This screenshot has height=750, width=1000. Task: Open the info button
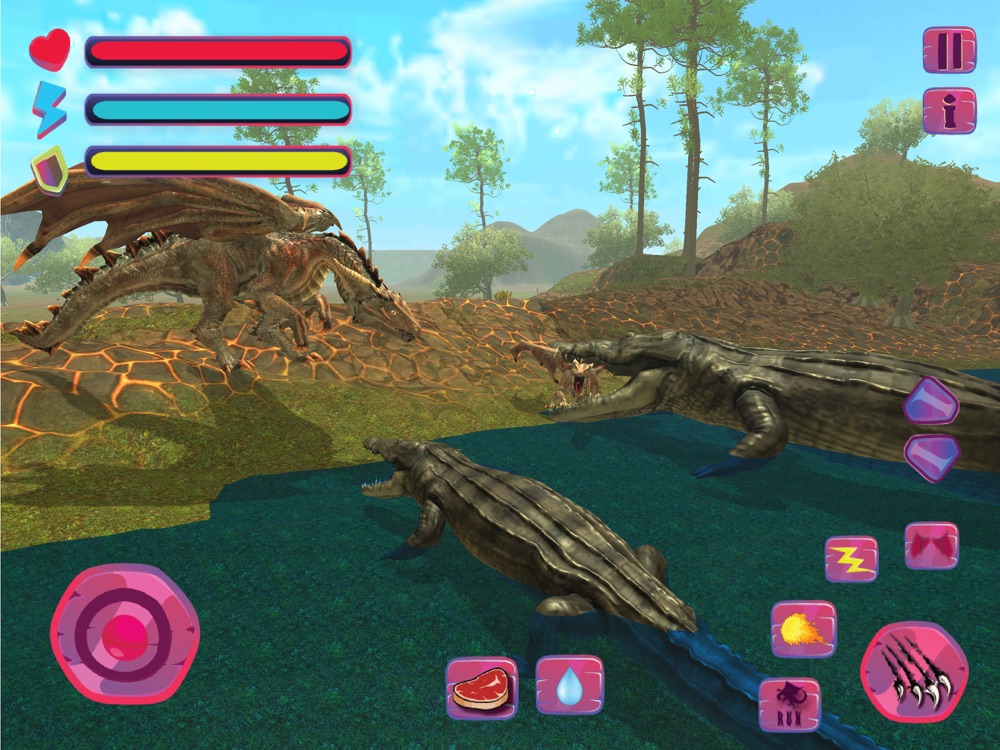coord(949,110)
